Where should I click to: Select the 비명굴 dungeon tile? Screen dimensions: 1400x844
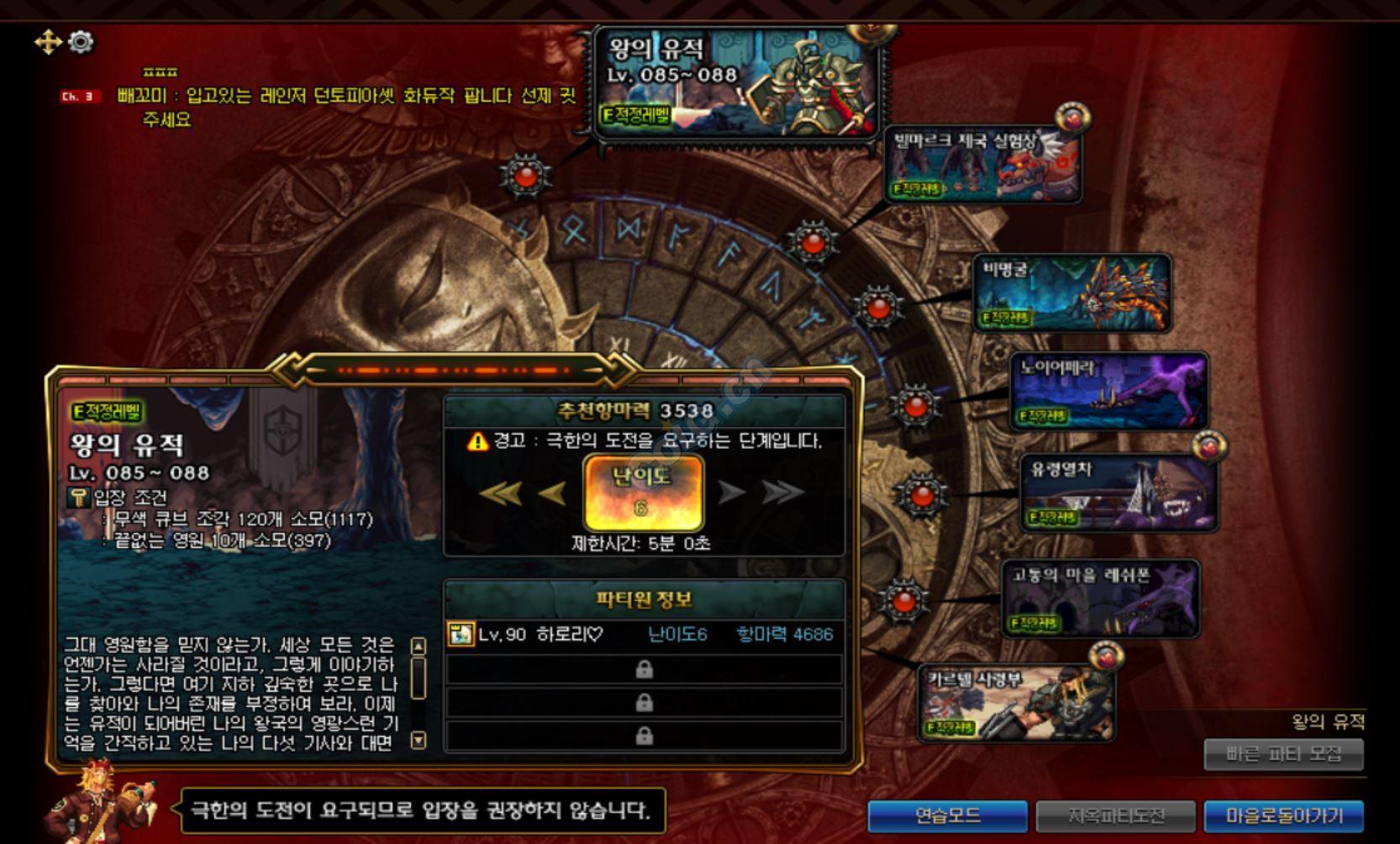click(1072, 292)
